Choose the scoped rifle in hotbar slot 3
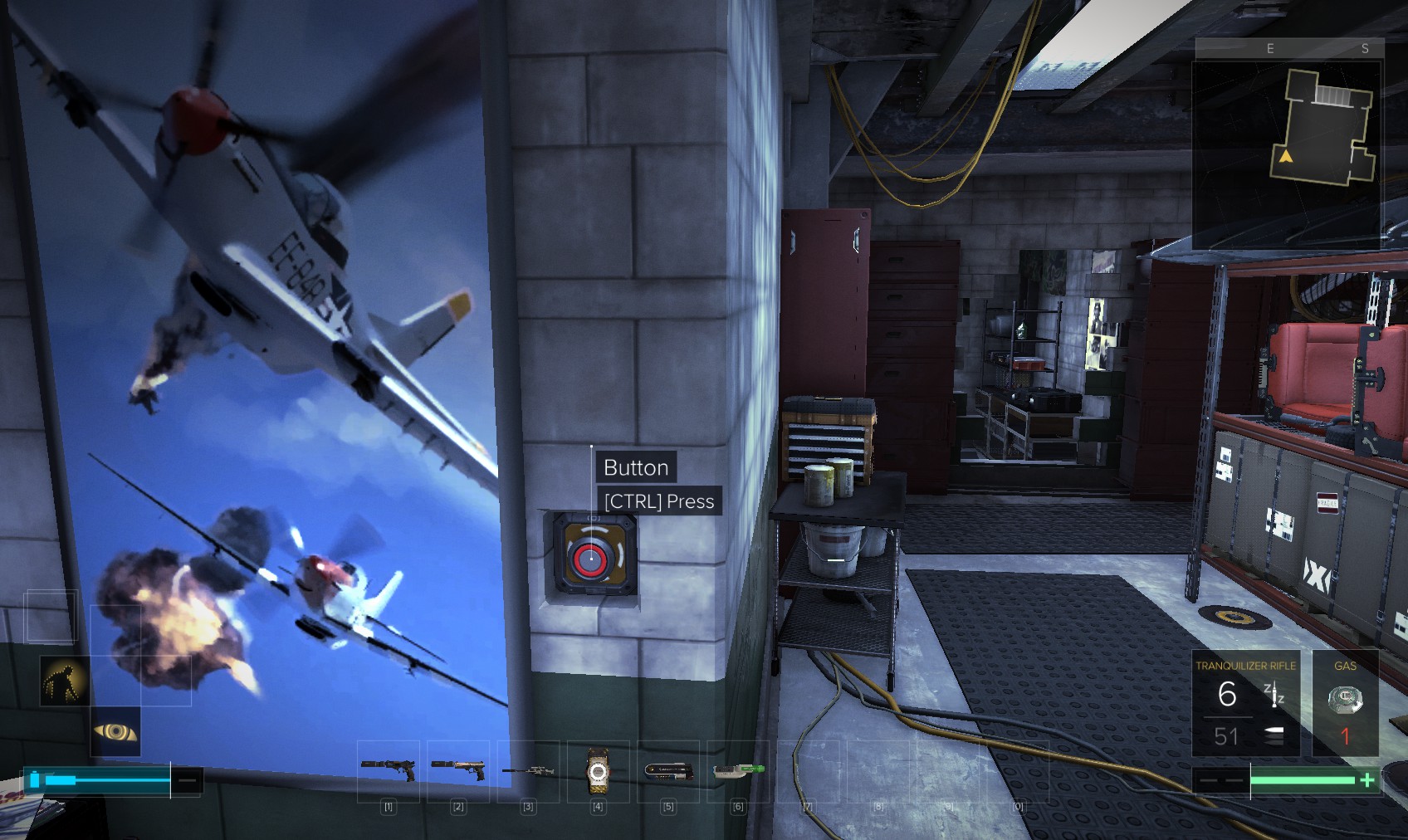1408x840 pixels. tap(528, 771)
